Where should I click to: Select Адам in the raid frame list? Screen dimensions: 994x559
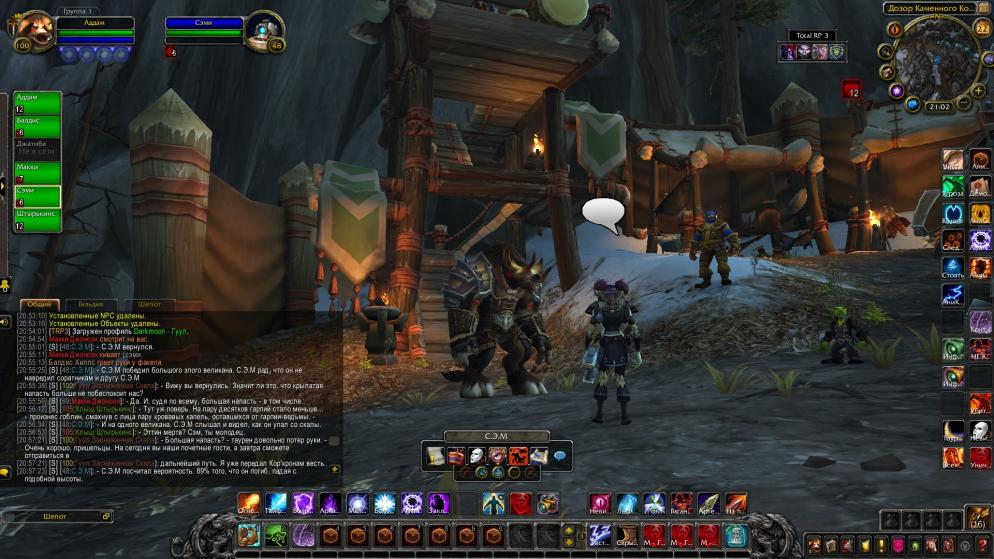coord(37,102)
